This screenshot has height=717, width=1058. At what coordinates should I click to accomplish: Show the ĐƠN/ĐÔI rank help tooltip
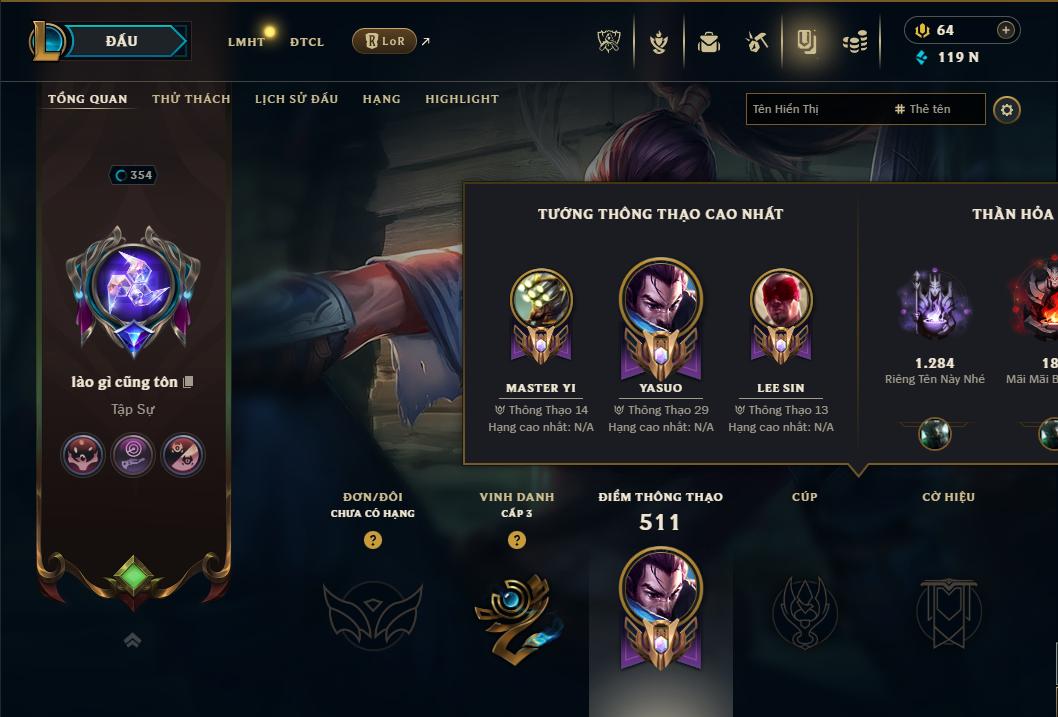point(373,540)
